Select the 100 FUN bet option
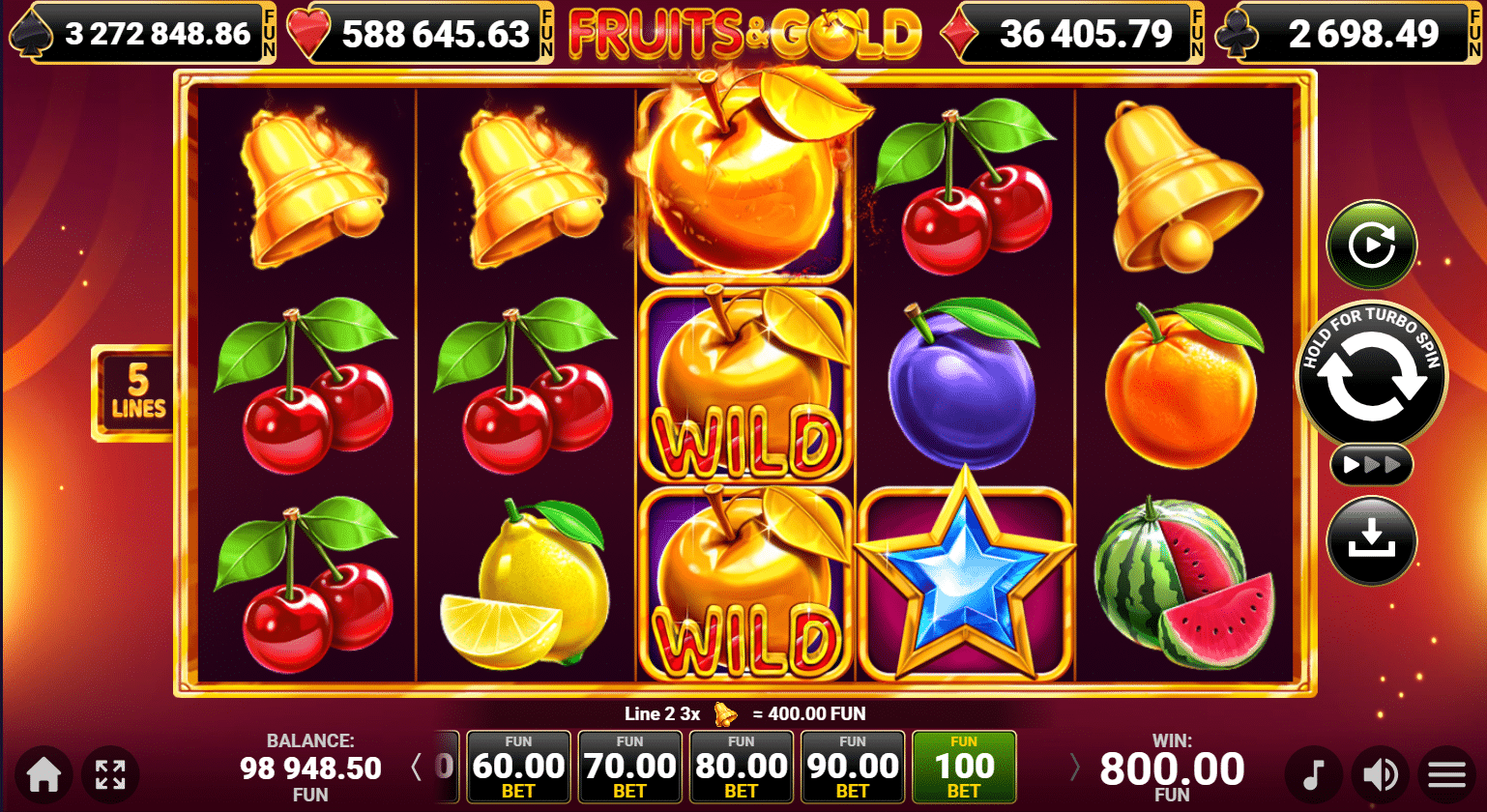Viewport: 1487px width, 812px height. (x=964, y=767)
